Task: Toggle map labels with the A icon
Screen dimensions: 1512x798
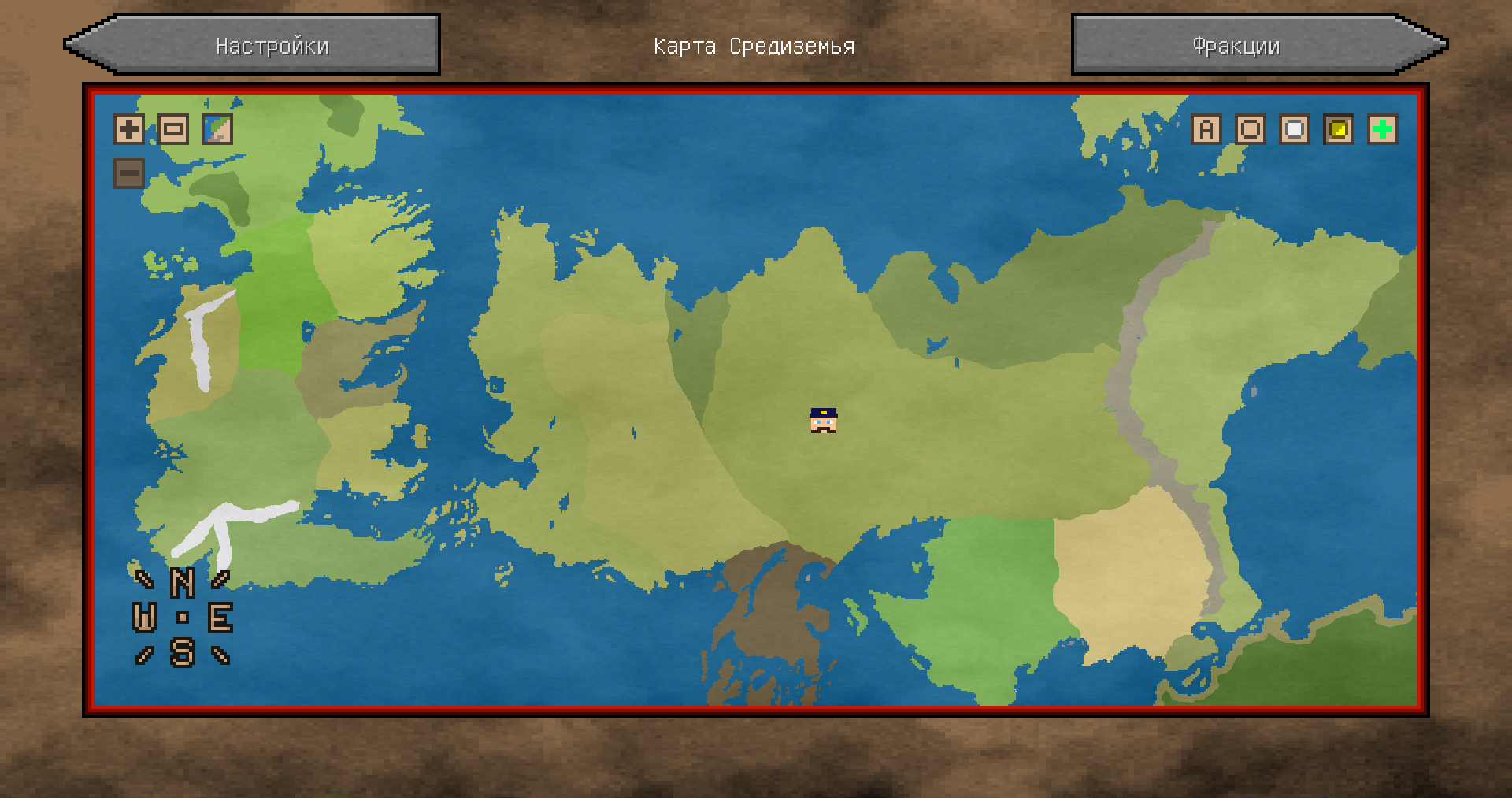Action: (1206, 129)
